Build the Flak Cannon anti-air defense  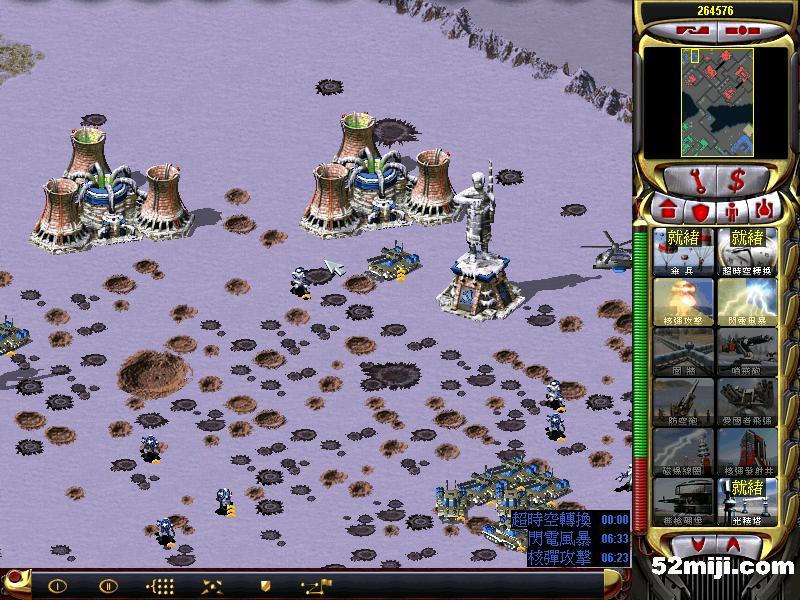click(x=683, y=401)
